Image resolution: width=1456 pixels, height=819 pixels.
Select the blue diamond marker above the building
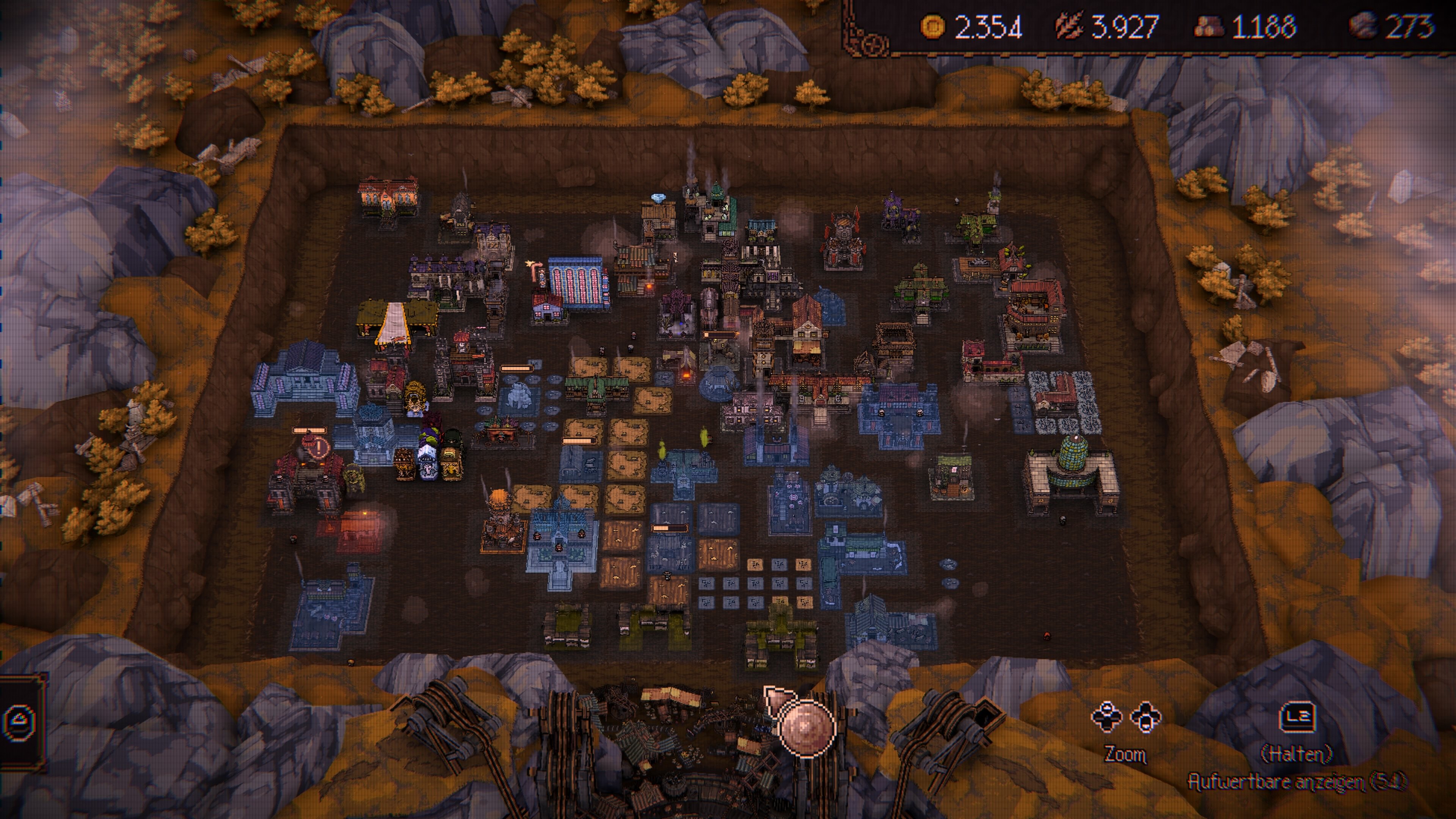coord(658,198)
